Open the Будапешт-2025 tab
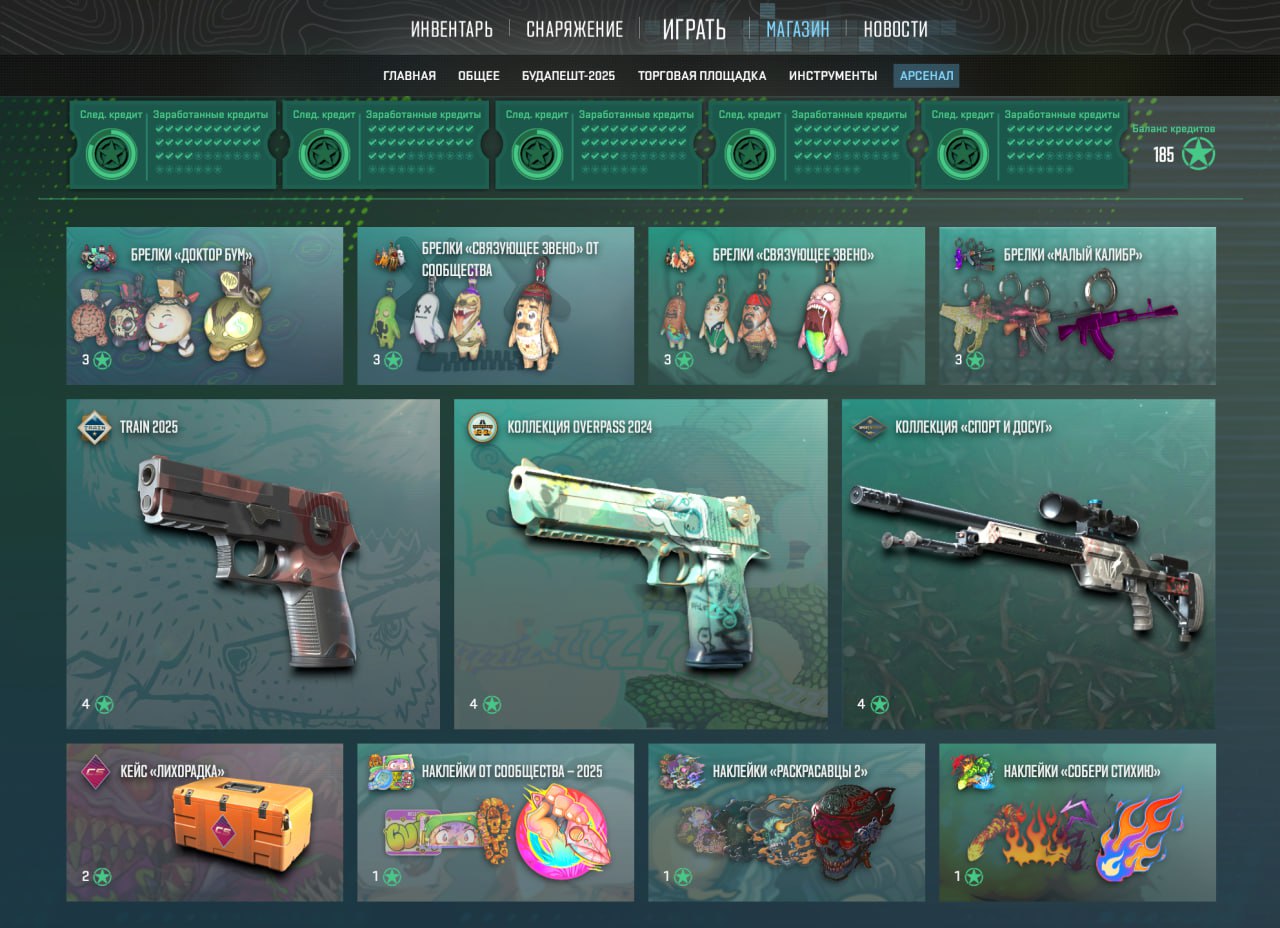The image size is (1280, 928). coord(568,76)
